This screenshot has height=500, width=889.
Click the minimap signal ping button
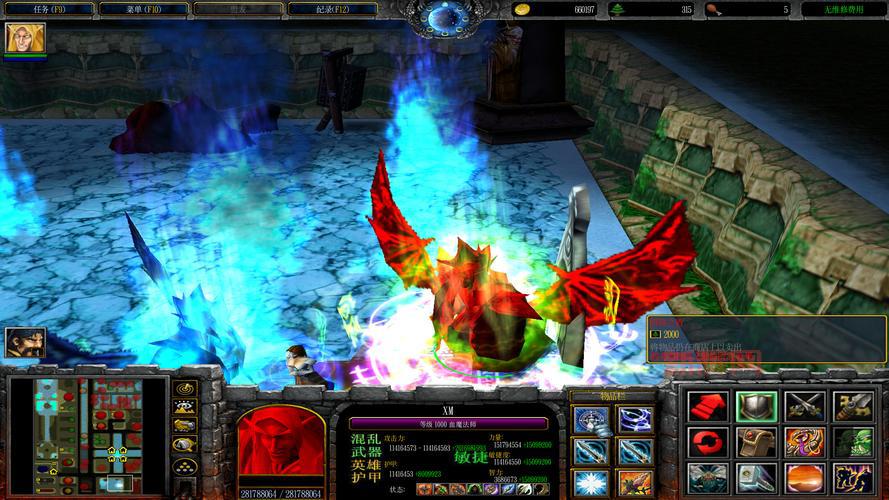184,387
